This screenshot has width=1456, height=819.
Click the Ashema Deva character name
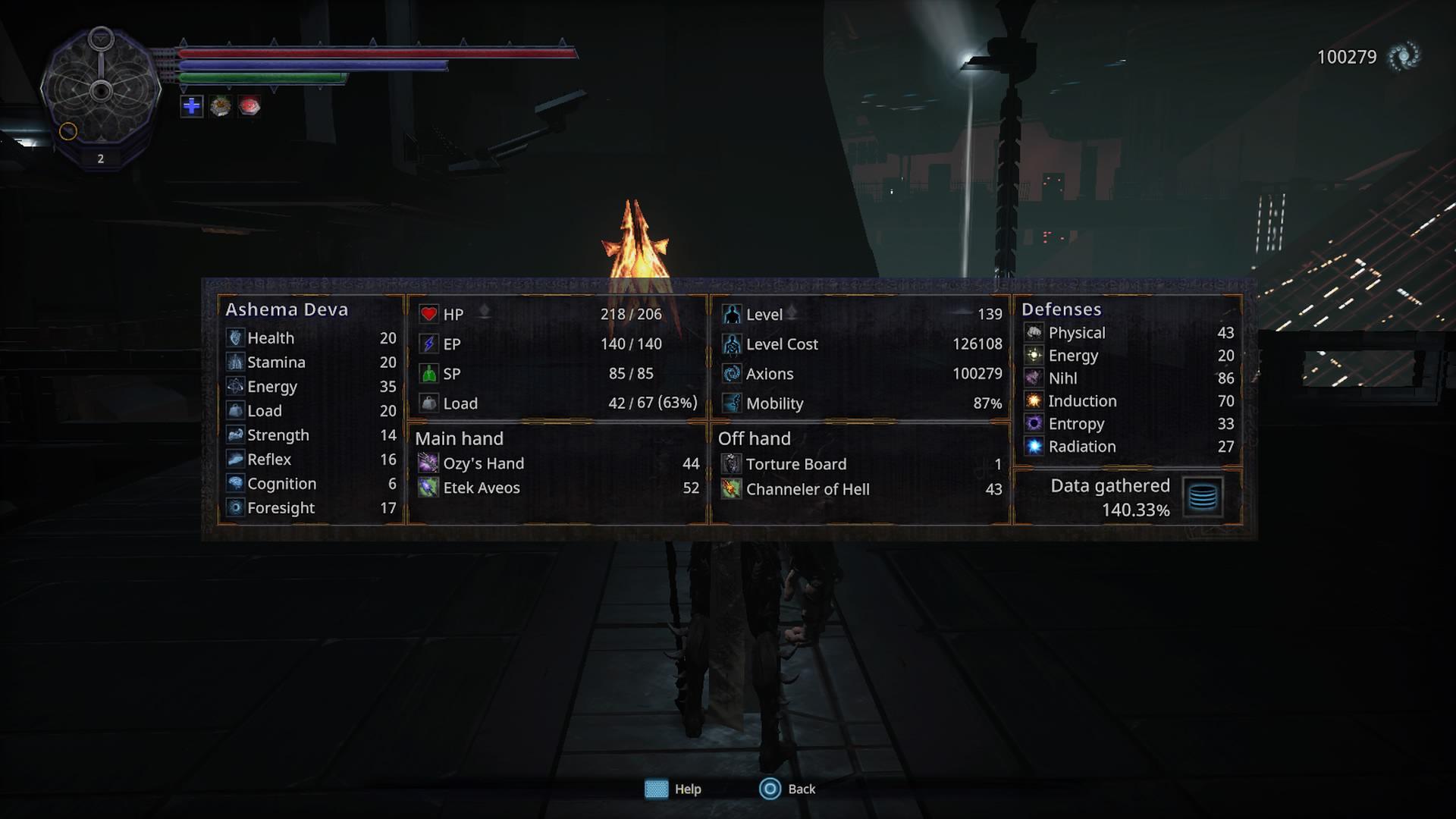pos(287,309)
